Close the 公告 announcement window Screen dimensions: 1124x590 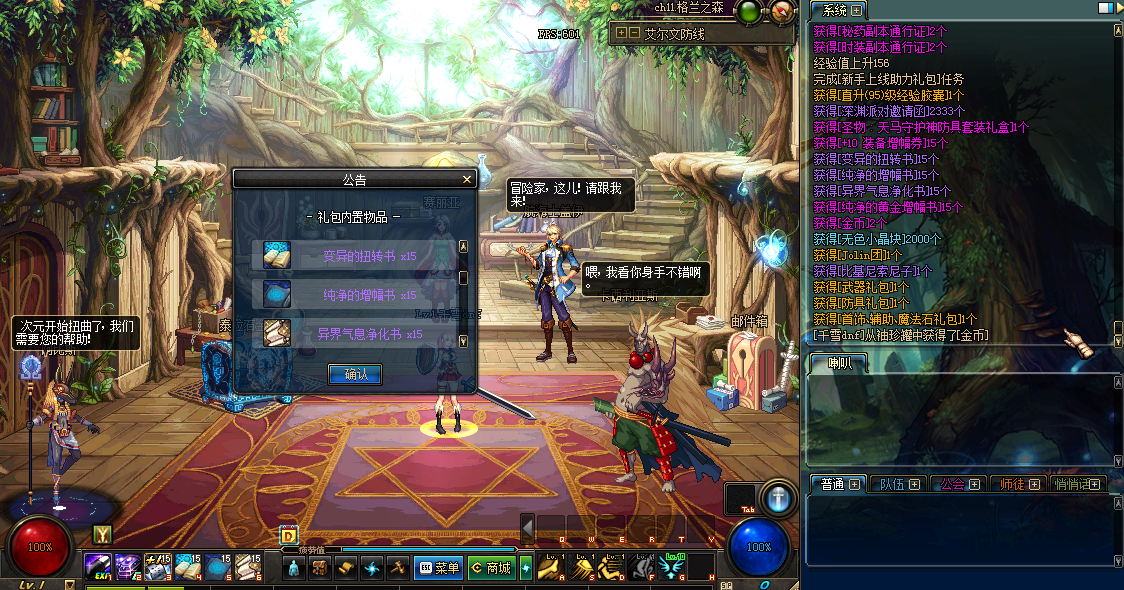coord(466,180)
